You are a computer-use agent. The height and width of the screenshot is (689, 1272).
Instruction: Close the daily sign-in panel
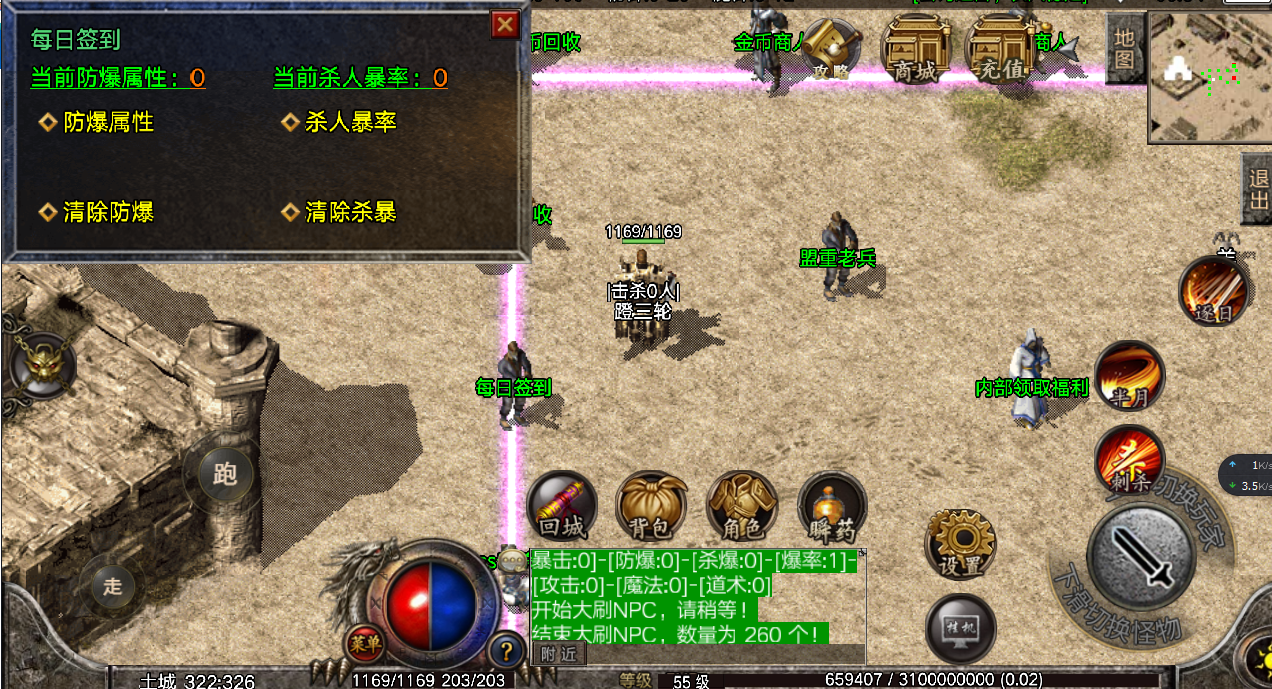pyautogui.click(x=505, y=25)
